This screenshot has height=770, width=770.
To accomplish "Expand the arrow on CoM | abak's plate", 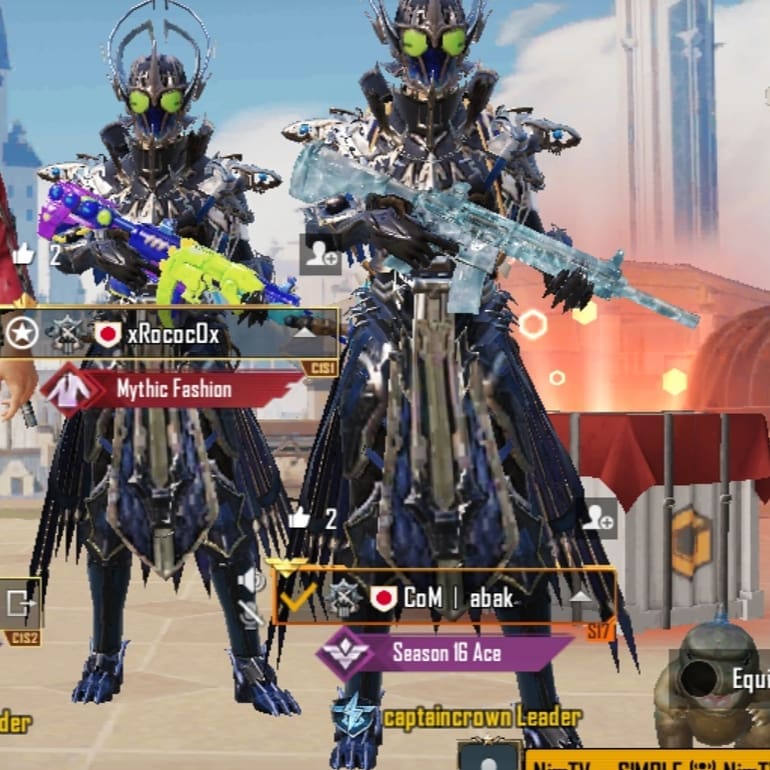I will 582,597.
